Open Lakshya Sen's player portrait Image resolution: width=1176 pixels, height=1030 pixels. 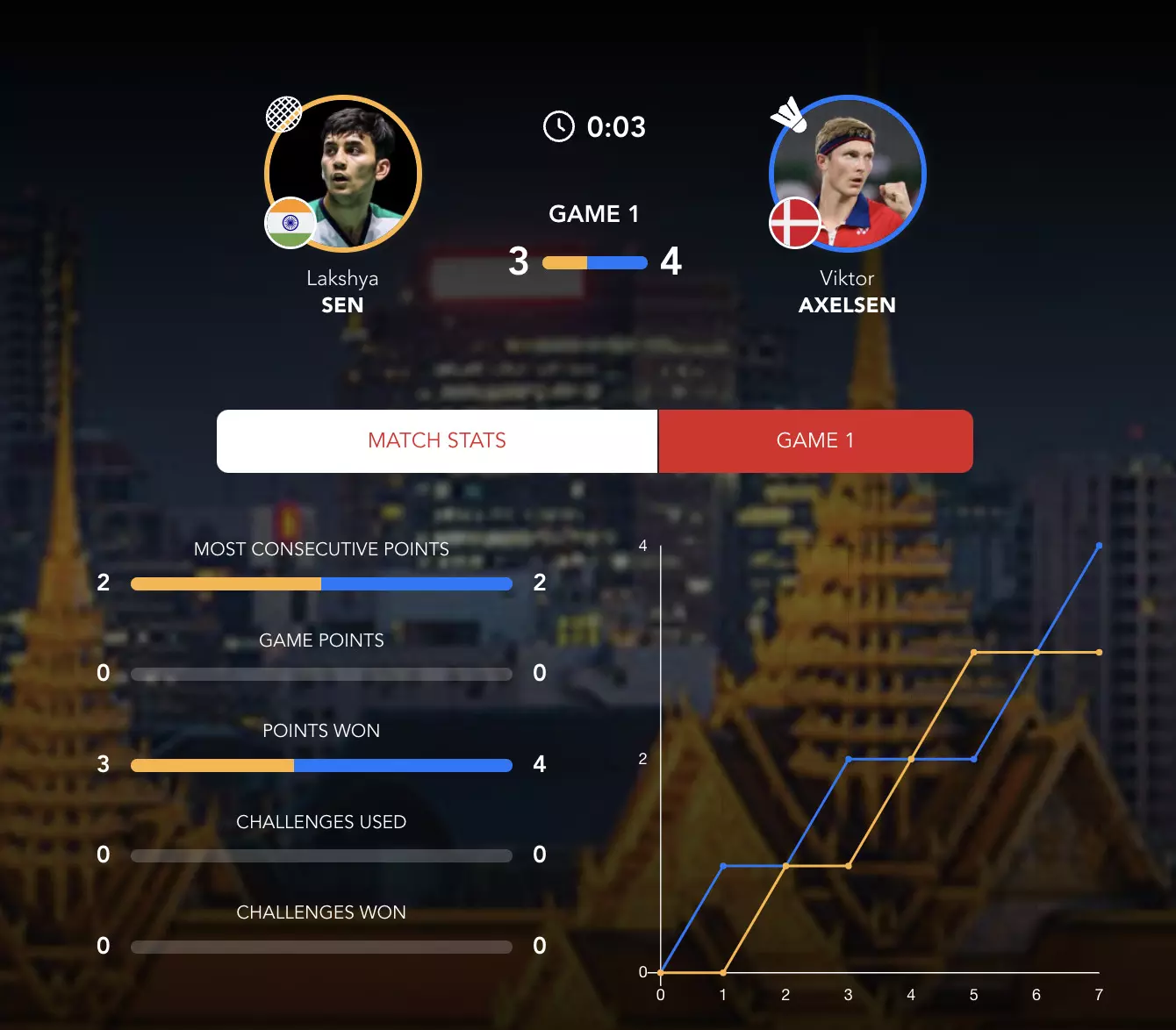pyautogui.click(x=343, y=174)
